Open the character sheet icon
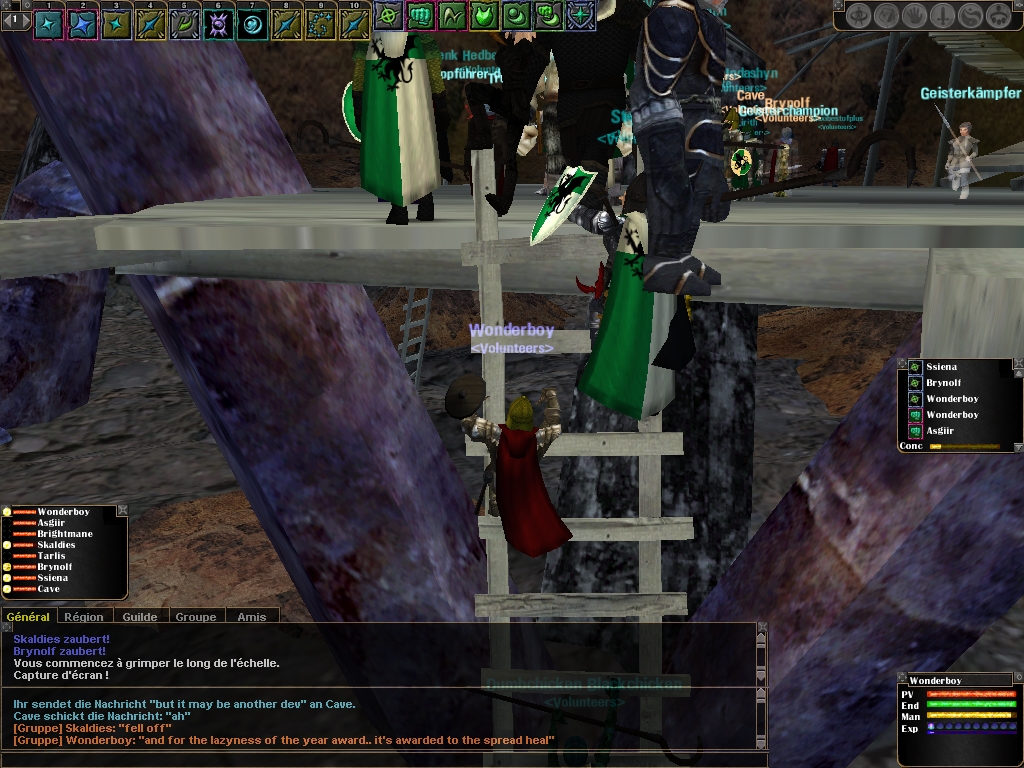1024x768 pixels. coord(859,16)
